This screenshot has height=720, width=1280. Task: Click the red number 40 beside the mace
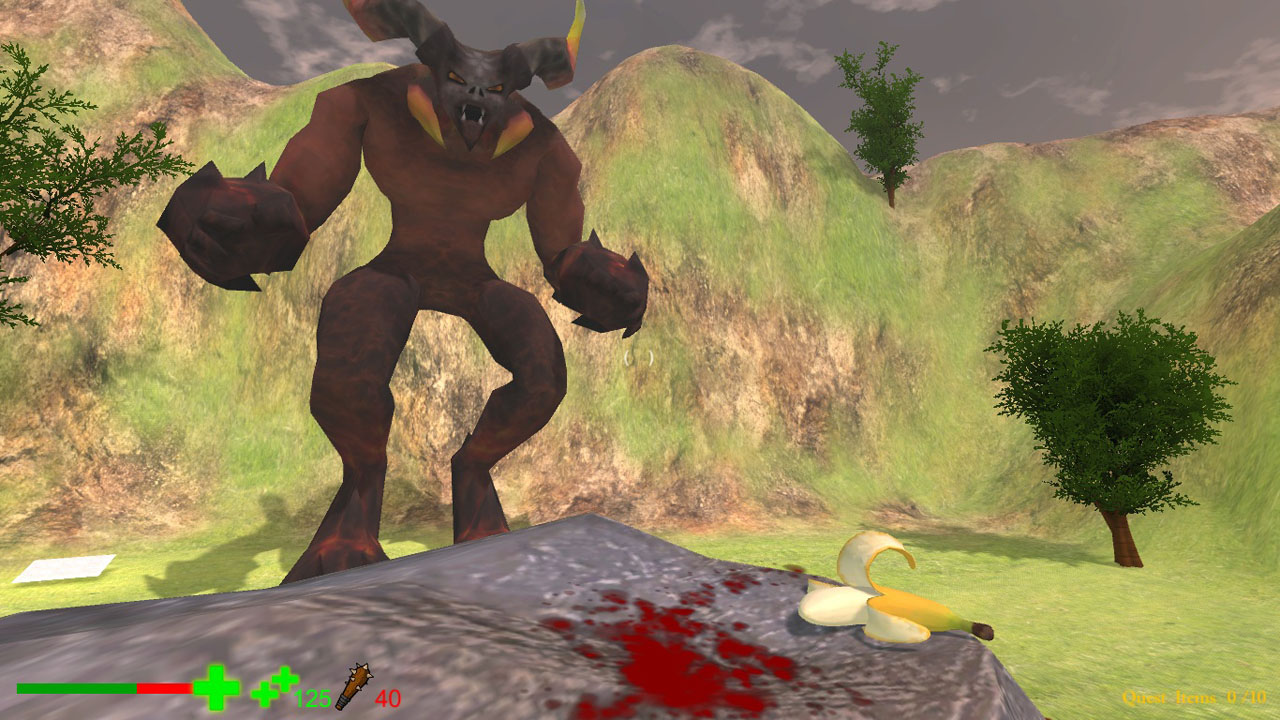pyautogui.click(x=390, y=699)
